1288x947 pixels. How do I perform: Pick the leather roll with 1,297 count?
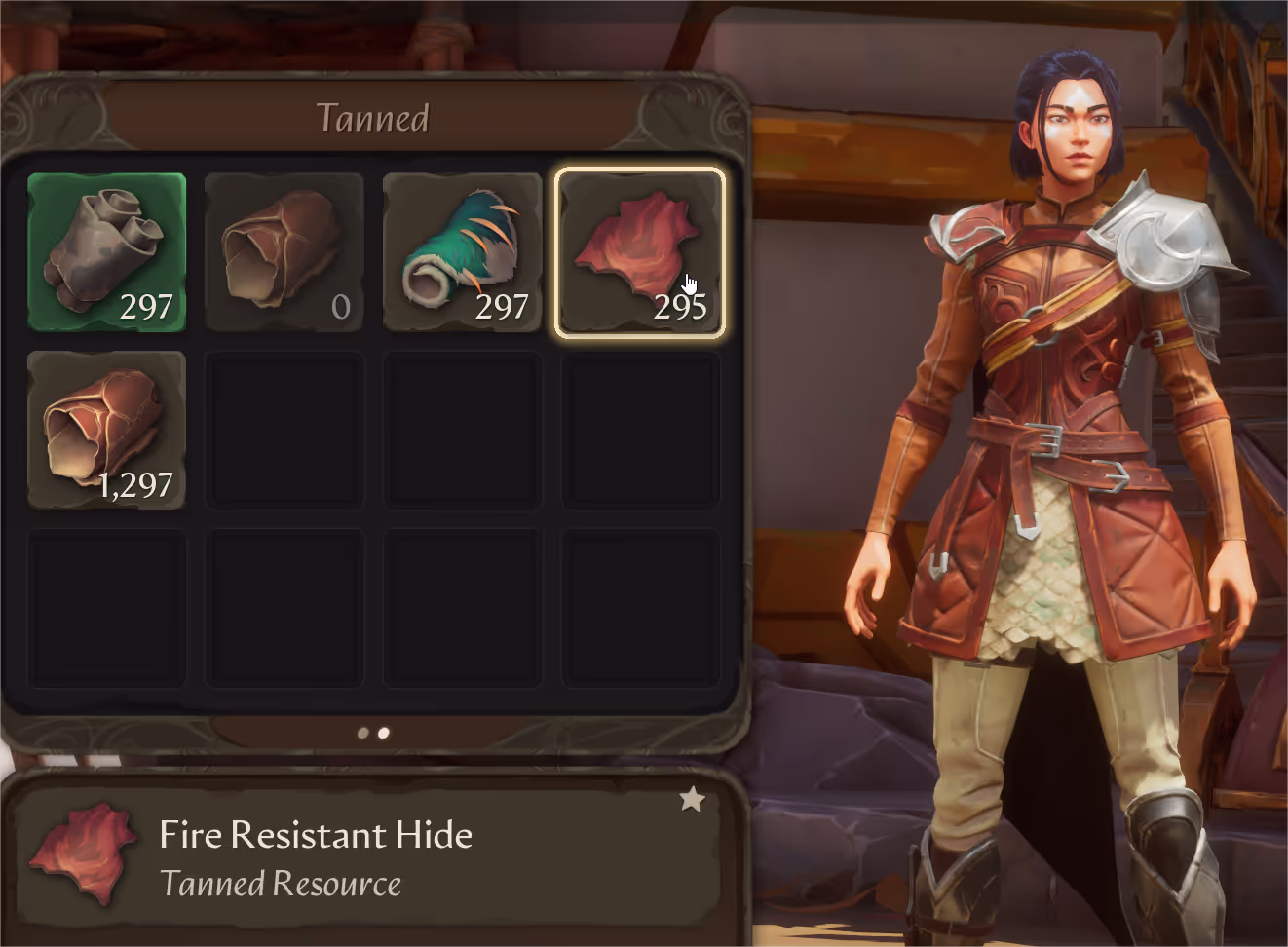pos(106,430)
